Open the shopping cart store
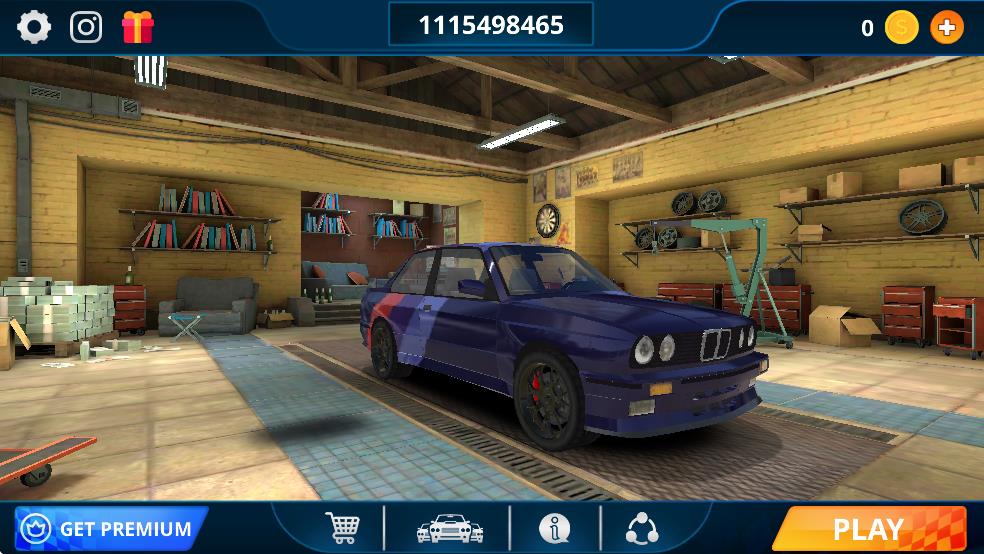 [341, 528]
